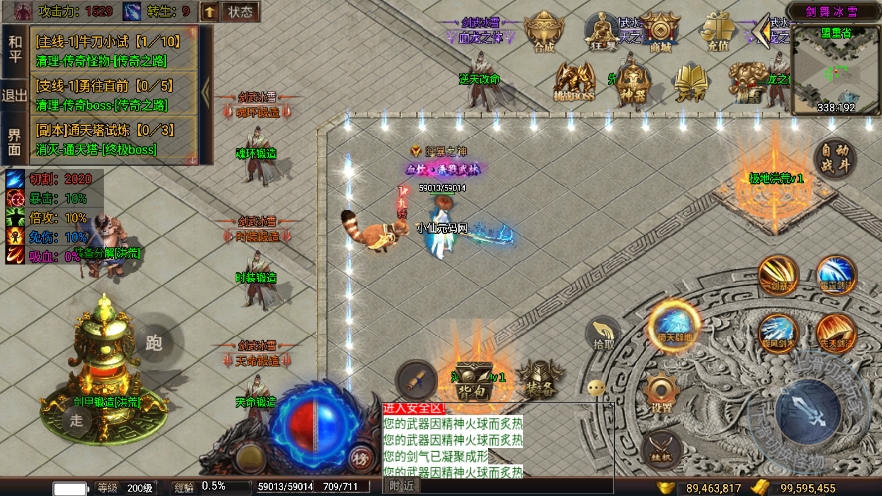882x496 pixels.
Task: Open the 神器 artifact menu
Action: tap(632, 83)
